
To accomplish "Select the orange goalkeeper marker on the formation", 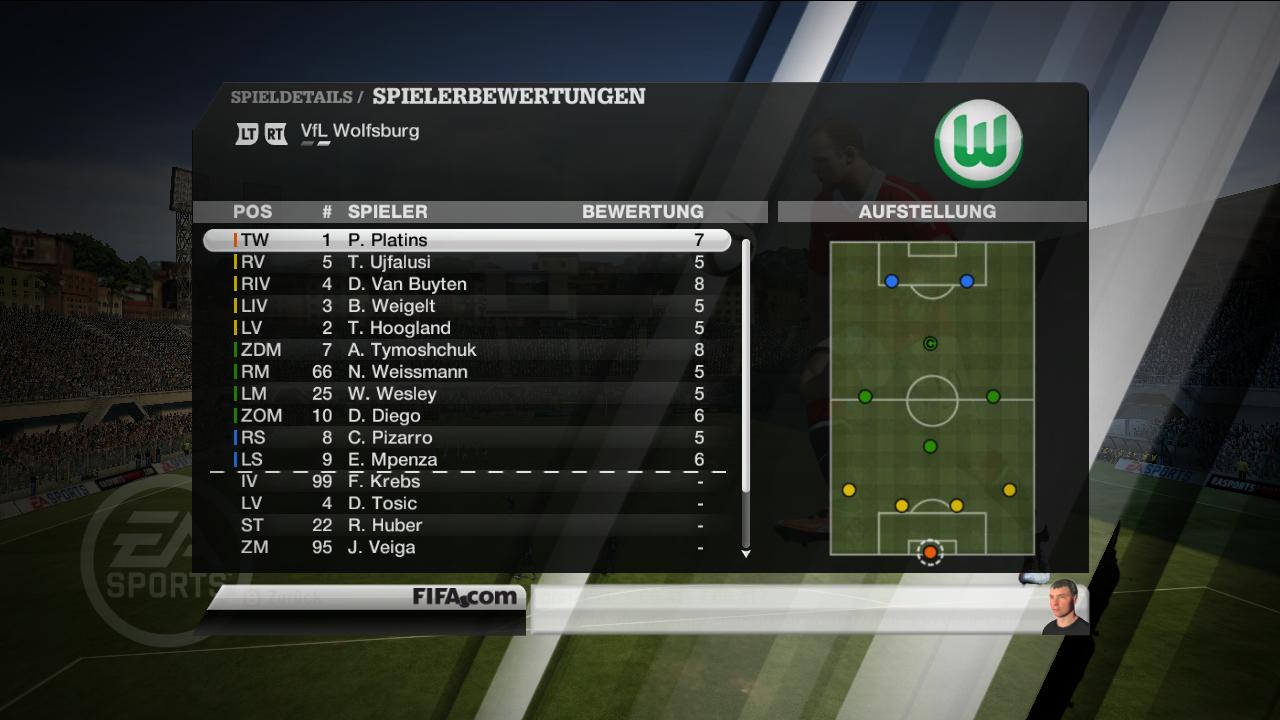I will pyautogui.click(x=930, y=552).
